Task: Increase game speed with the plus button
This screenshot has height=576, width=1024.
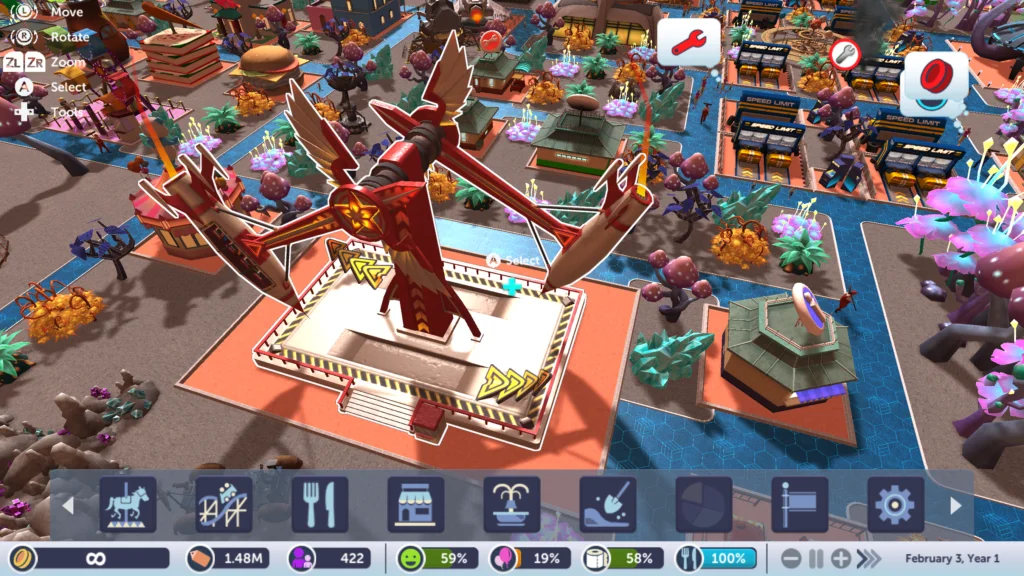Action: click(841, 559)
